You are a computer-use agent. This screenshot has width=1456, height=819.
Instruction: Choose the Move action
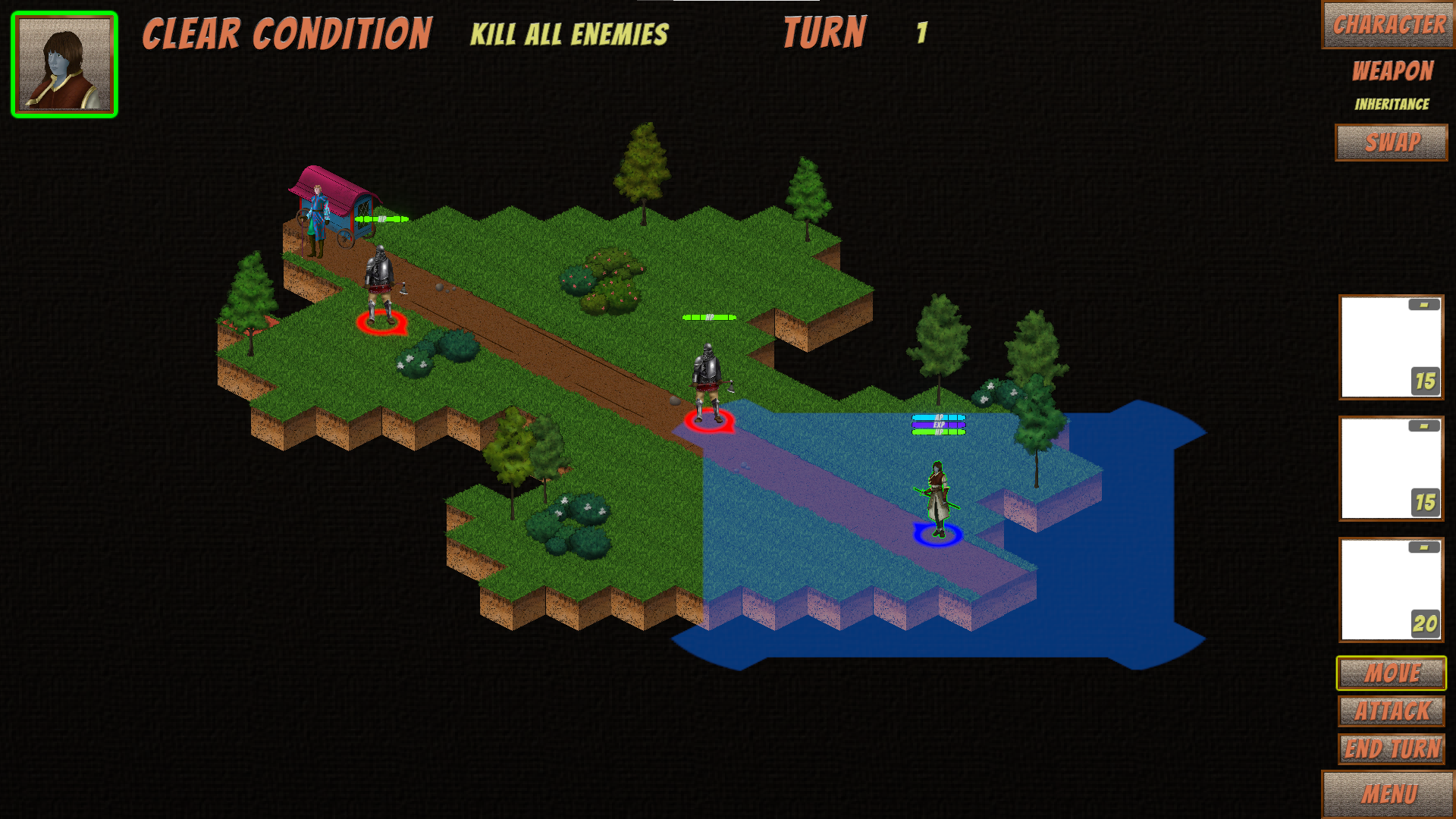(1392, 673)
